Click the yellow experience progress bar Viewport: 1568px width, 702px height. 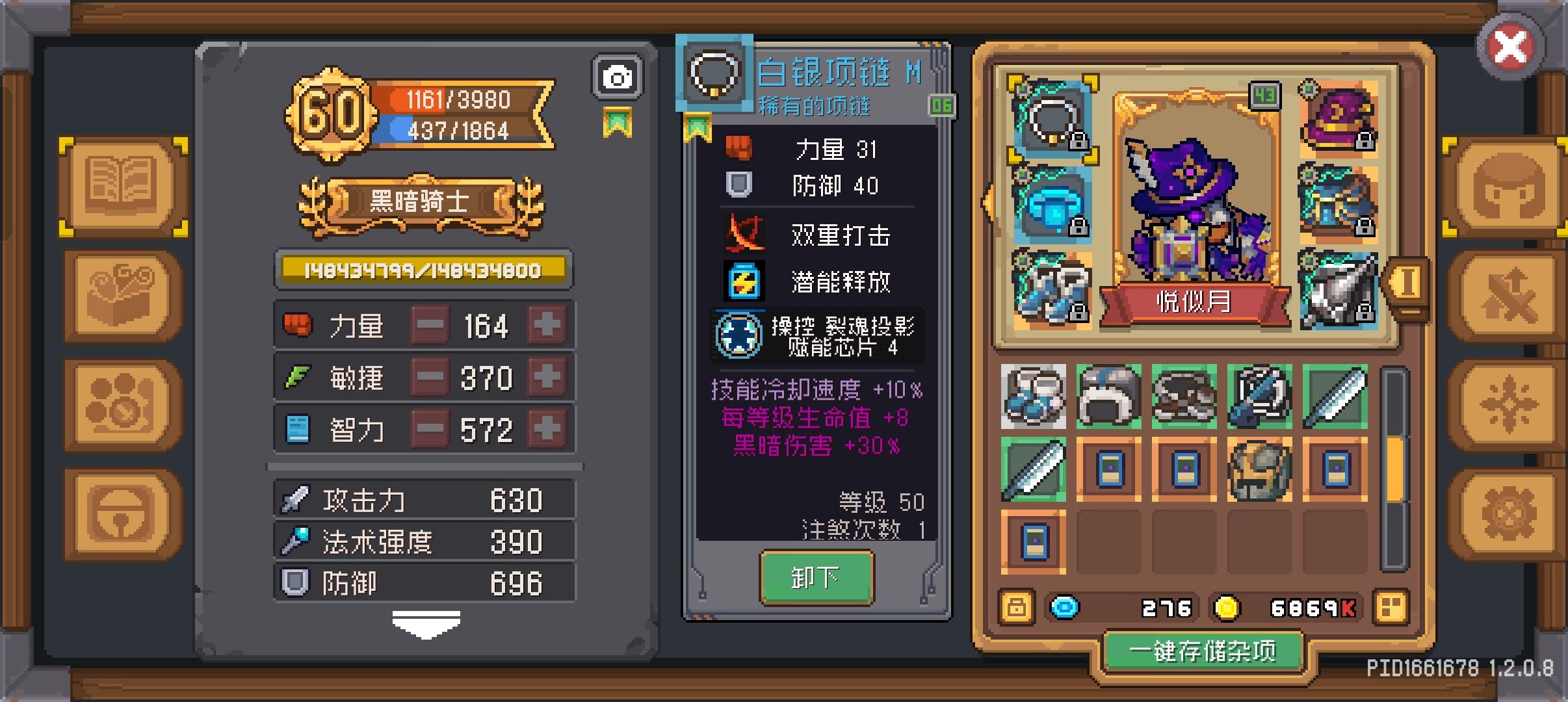[x=423, y=268]
